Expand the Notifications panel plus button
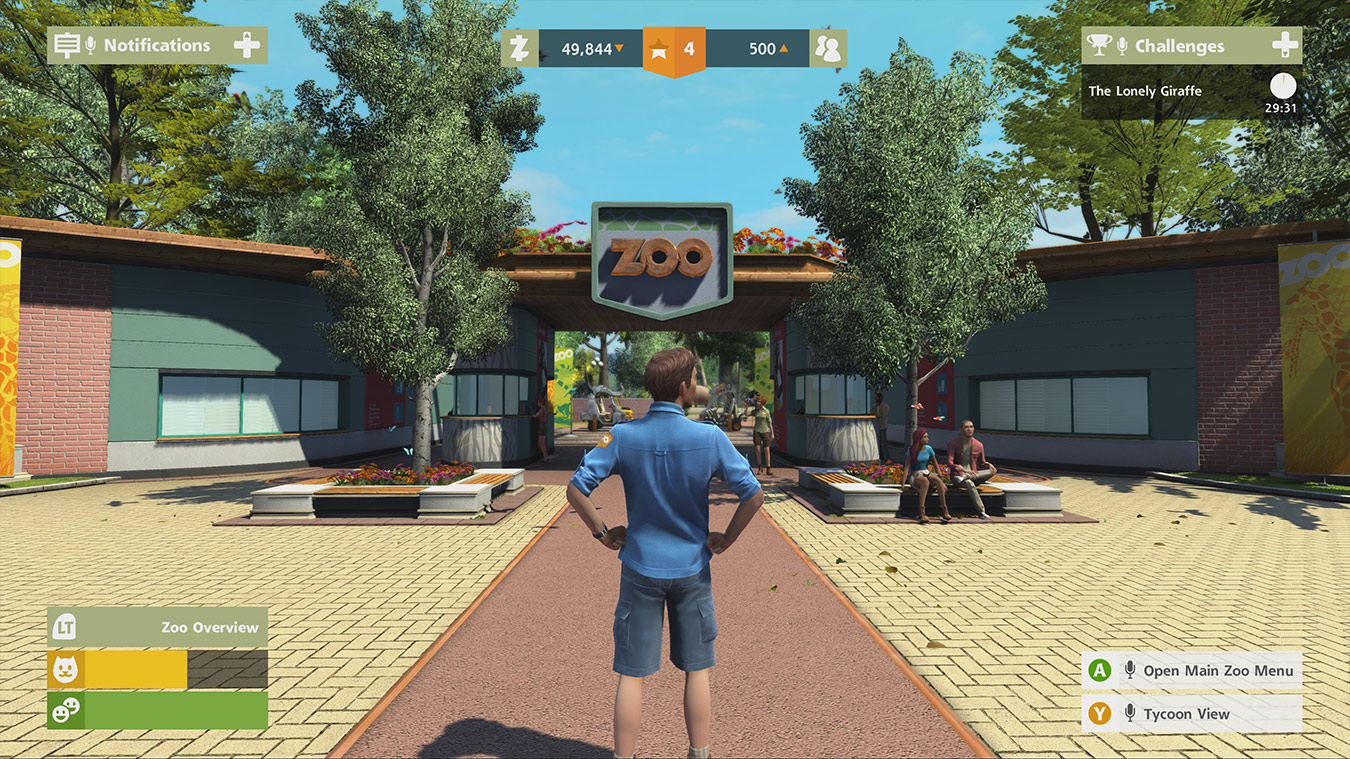The width and height of the screenshot is (1350, 759). [247, 45]
